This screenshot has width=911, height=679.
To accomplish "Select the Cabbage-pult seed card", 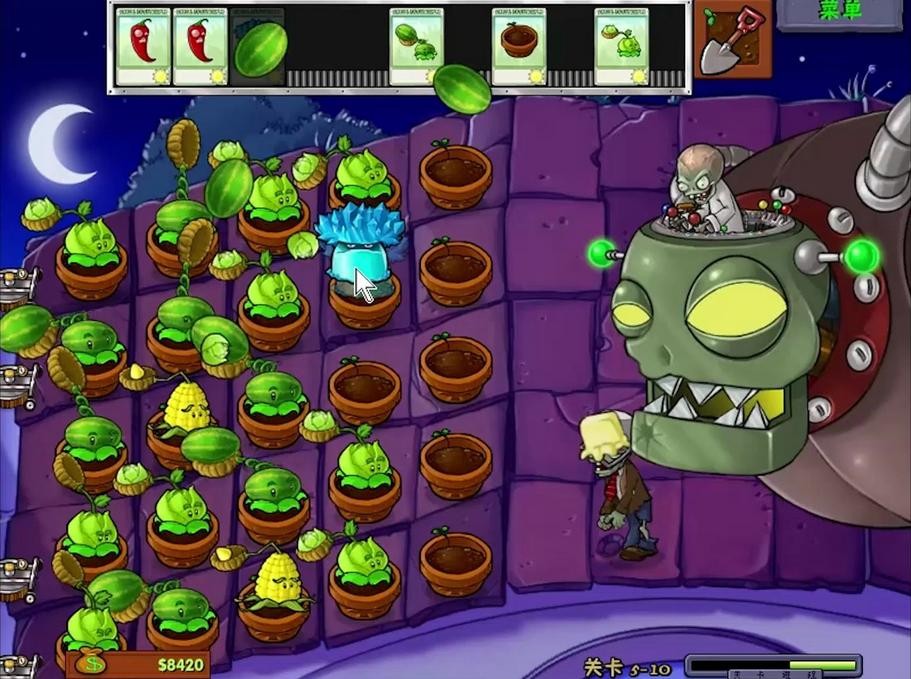I will click(622, 47).
